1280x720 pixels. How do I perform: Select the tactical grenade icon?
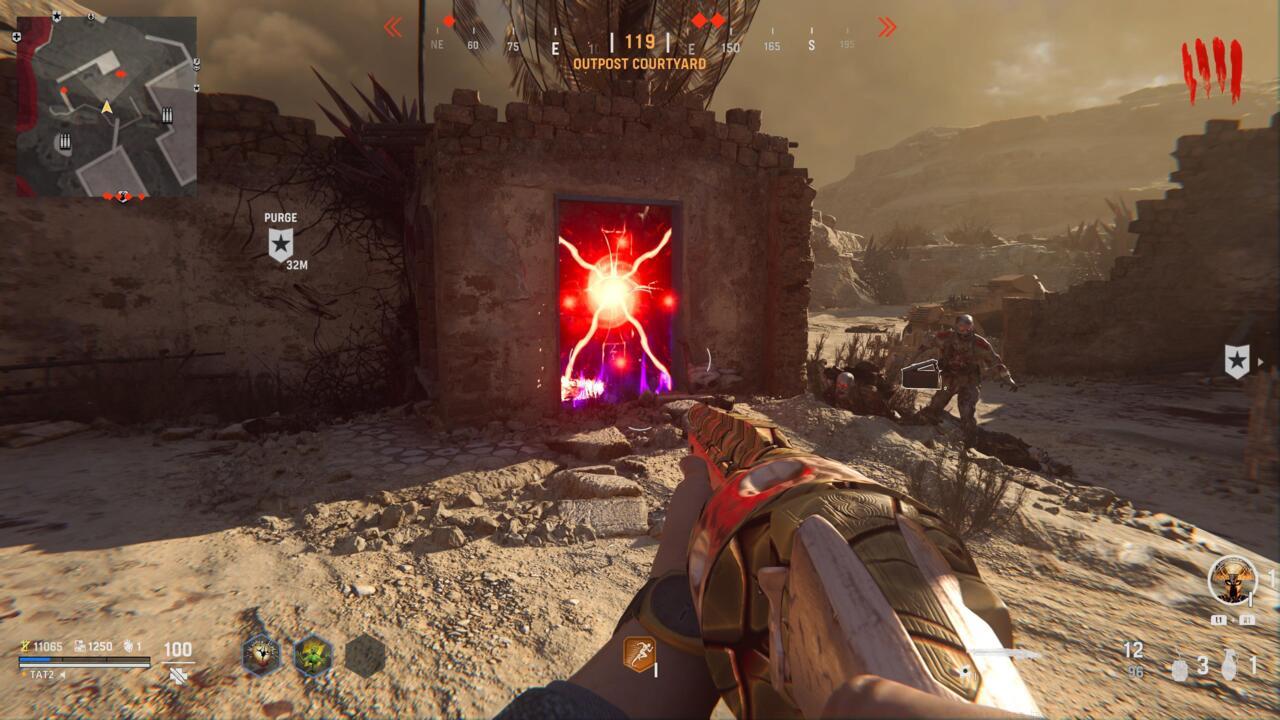click(x=1180, y=667)
